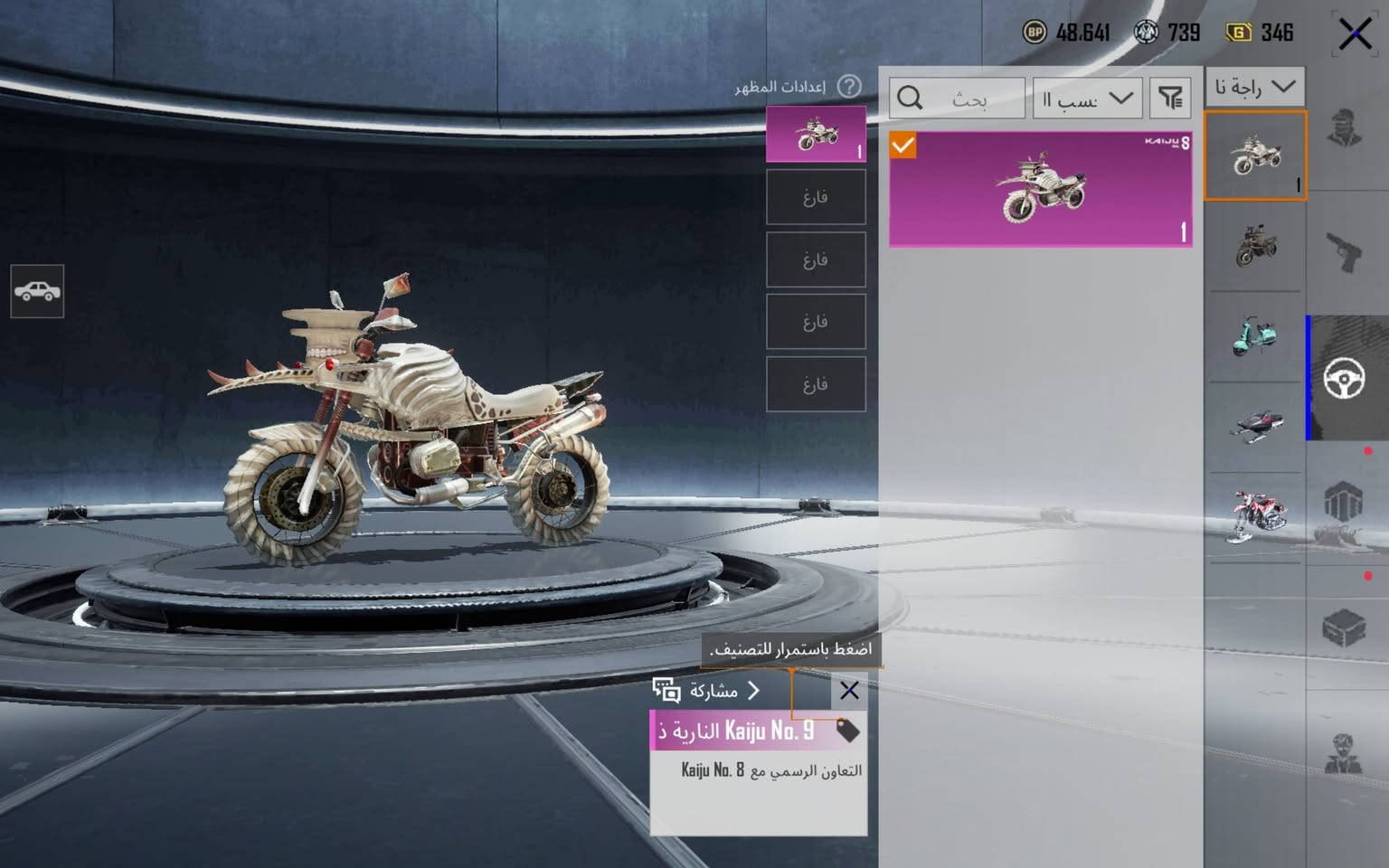Open the sort order dropdown

[x=1087, y=98]
